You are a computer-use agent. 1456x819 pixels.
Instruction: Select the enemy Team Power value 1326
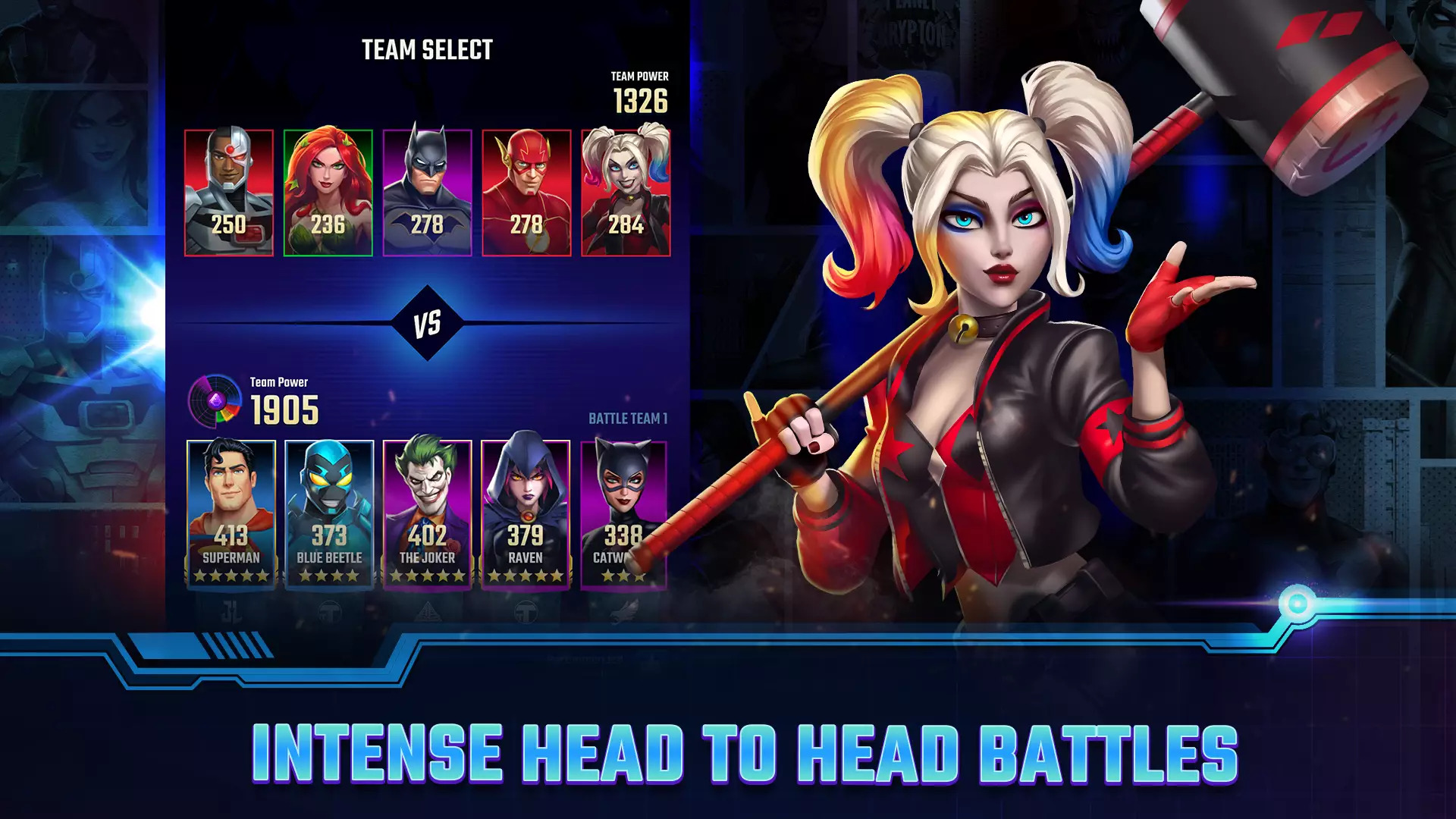point(639,98)
